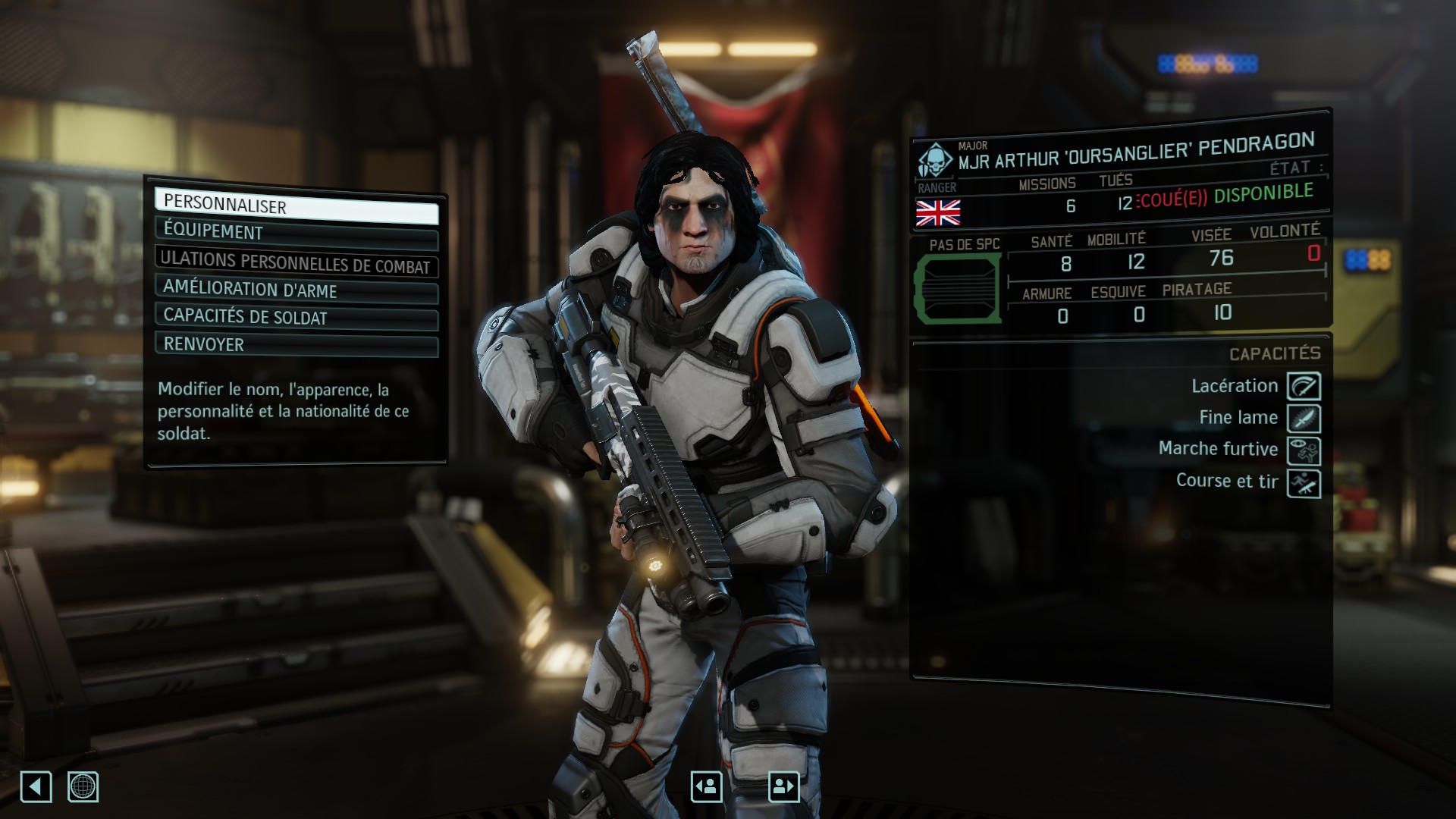Open the personal combat simulations entry
The width and height of the screenshot is (1456, 819).
coord(296,262)
